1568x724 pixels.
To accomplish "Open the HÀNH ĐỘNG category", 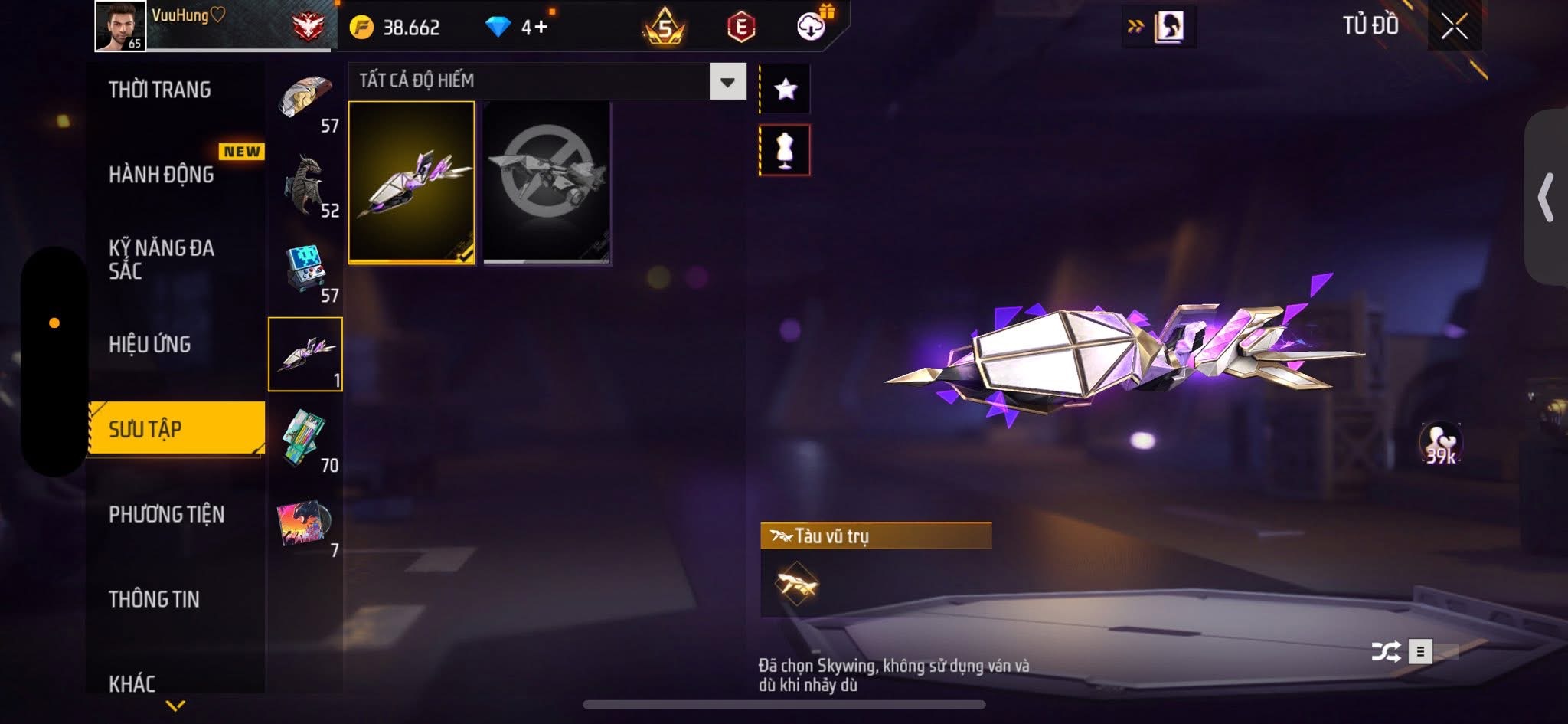I will tap(162, 175).
